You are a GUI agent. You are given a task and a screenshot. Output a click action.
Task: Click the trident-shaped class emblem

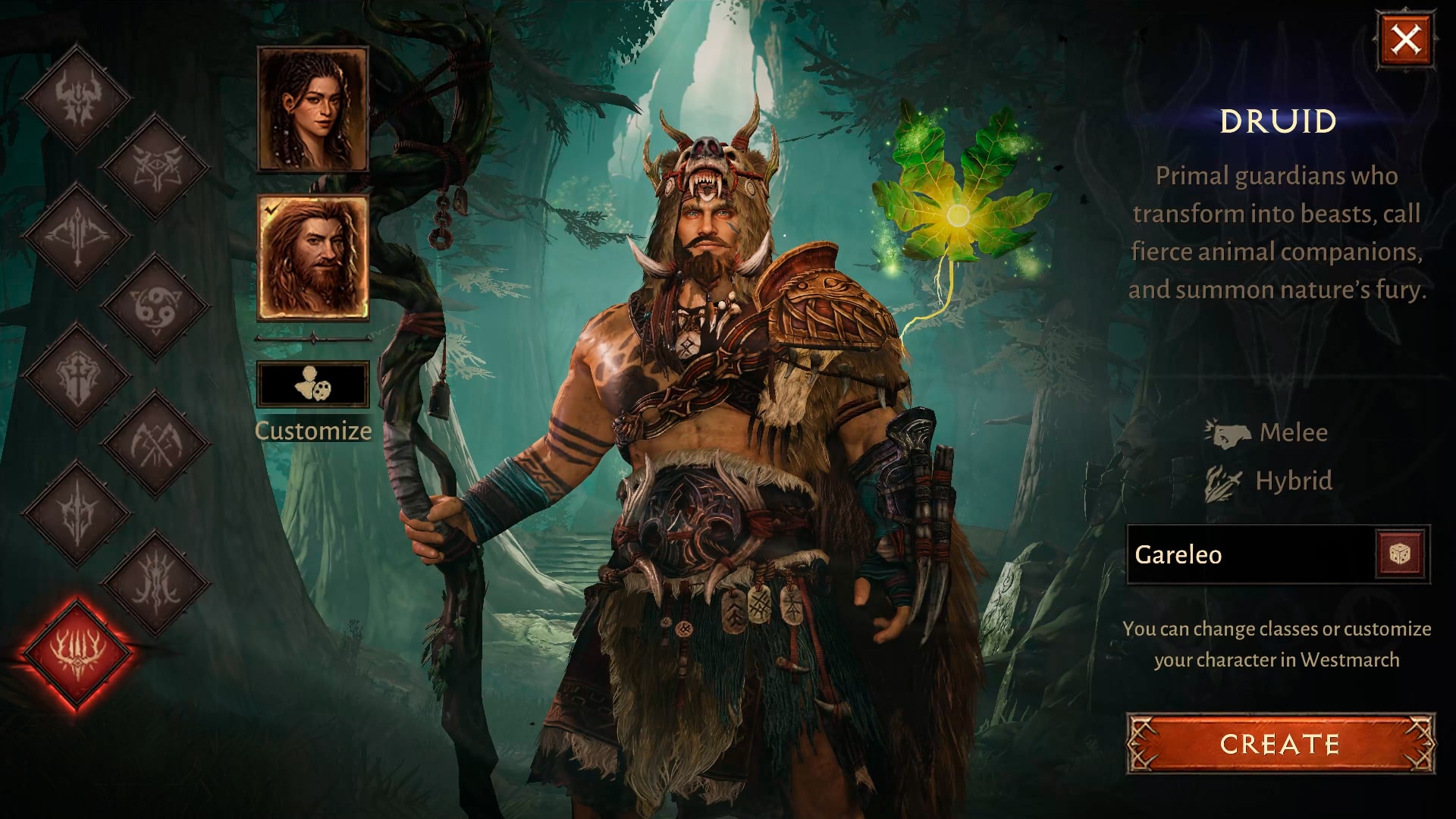click(76, 235)
